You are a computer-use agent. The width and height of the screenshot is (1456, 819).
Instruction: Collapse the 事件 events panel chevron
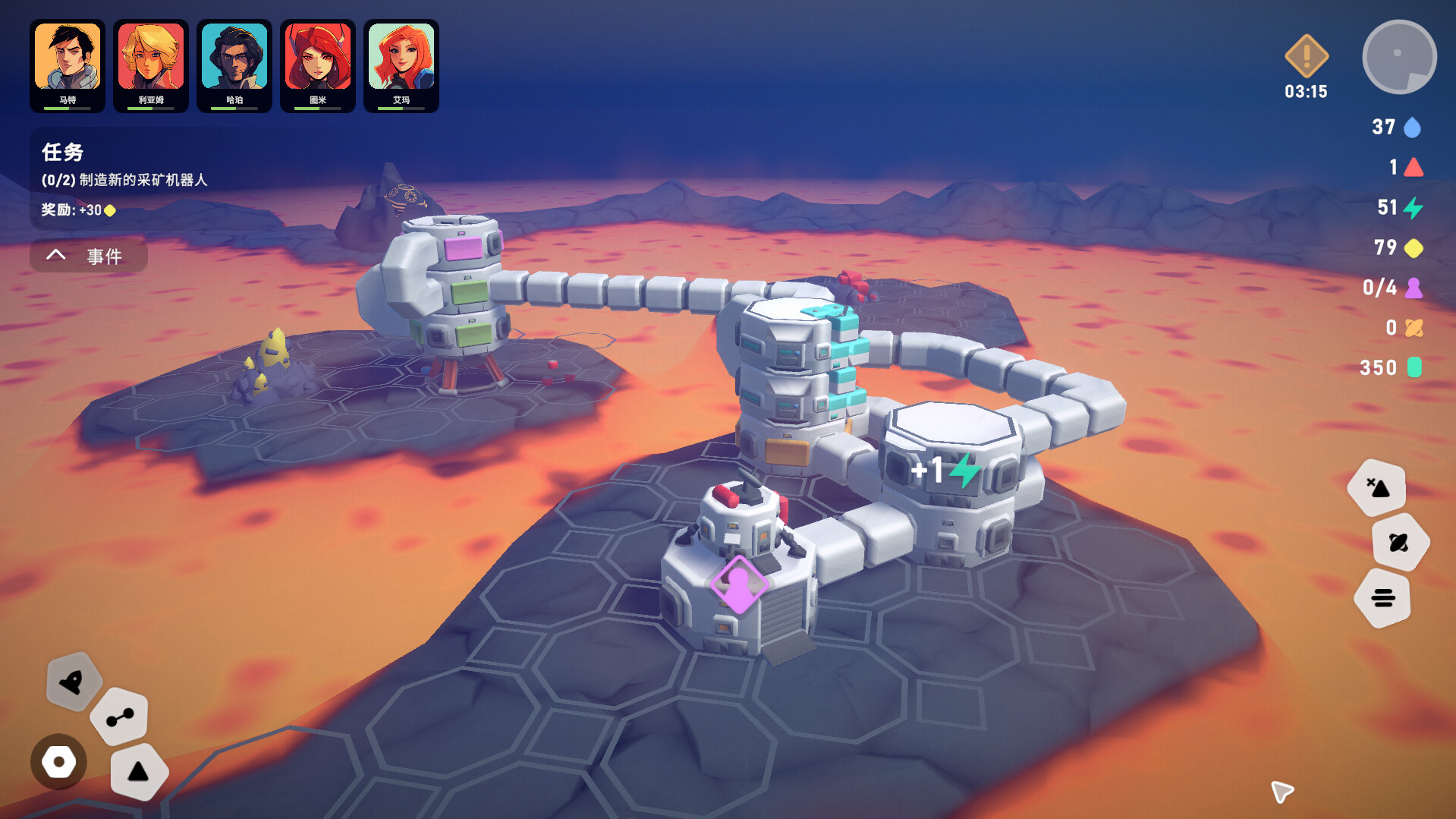(x=55, y=255)
